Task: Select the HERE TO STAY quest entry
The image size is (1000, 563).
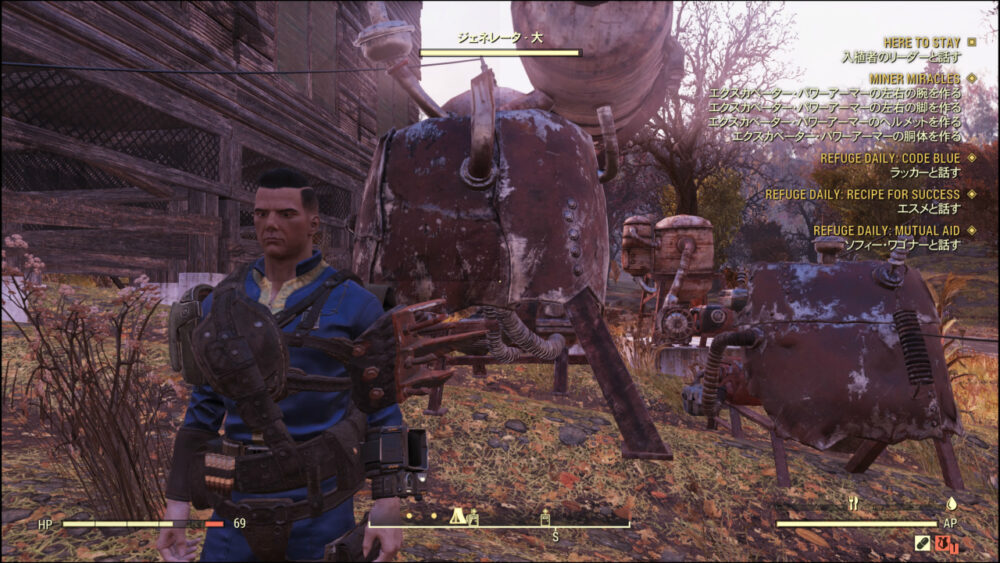Action: click(x=922, y=43)
